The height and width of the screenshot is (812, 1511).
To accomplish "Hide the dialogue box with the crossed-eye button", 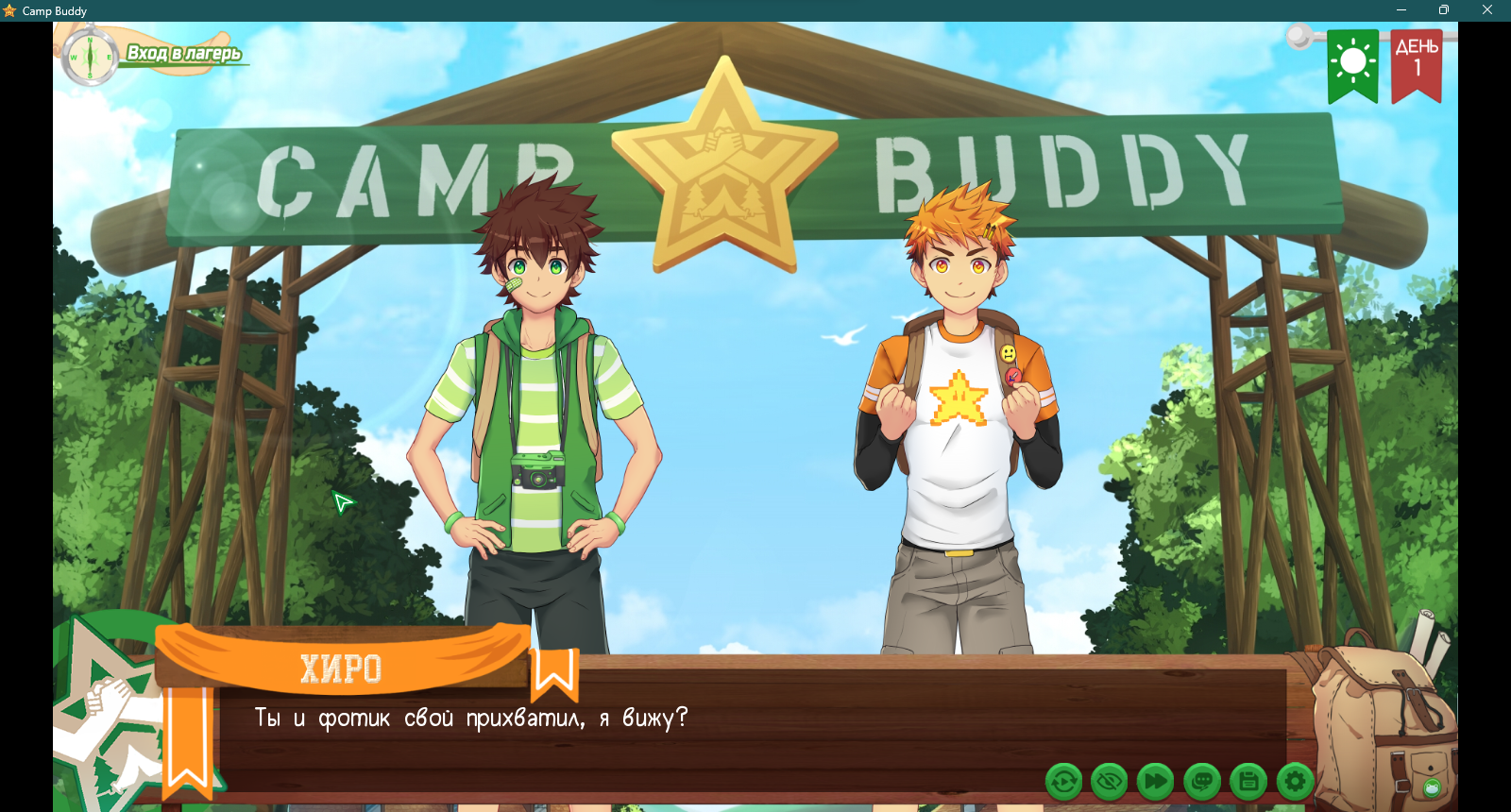I will (1110, 782).
